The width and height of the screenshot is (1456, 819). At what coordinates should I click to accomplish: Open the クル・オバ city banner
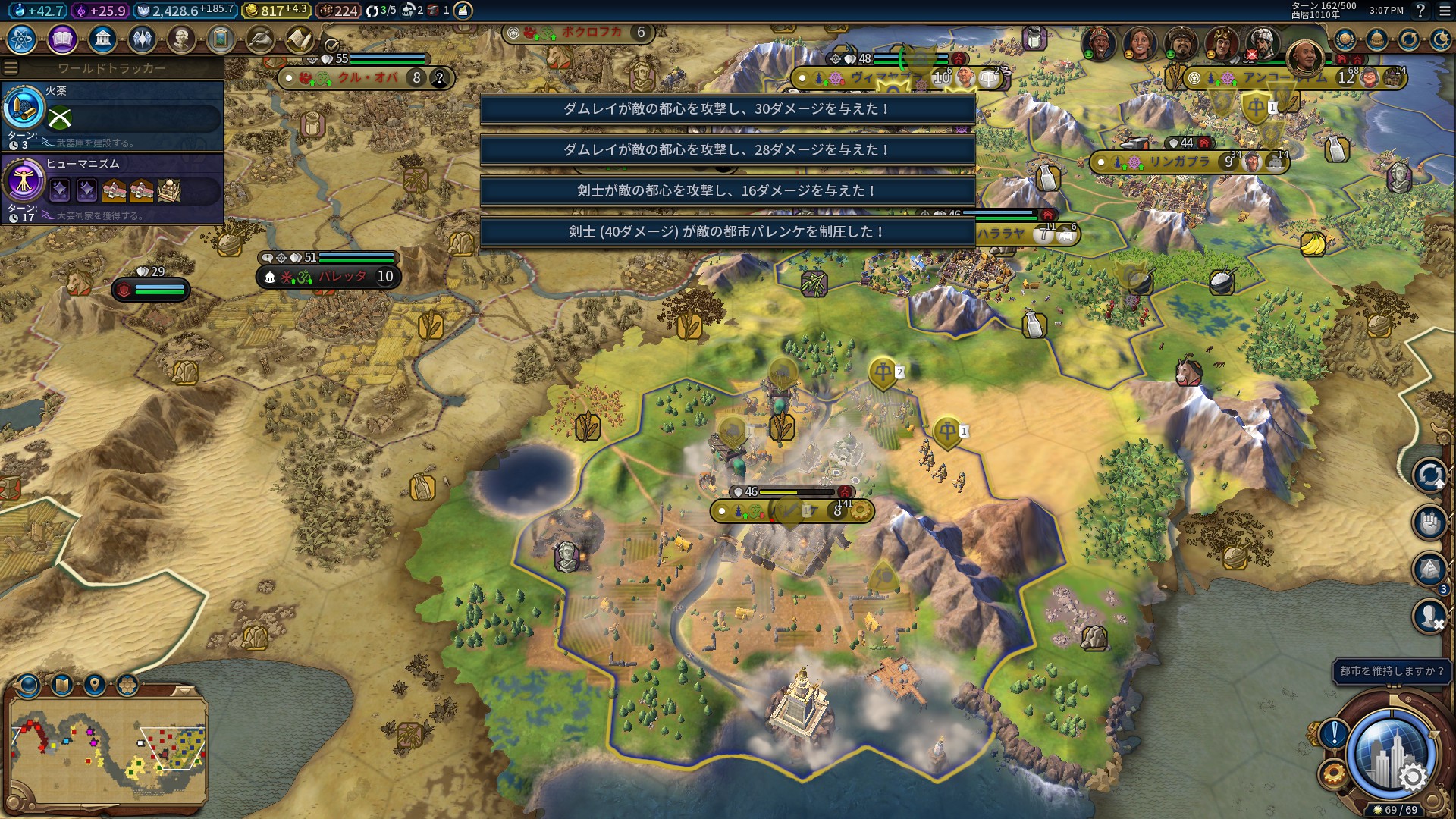366,77
